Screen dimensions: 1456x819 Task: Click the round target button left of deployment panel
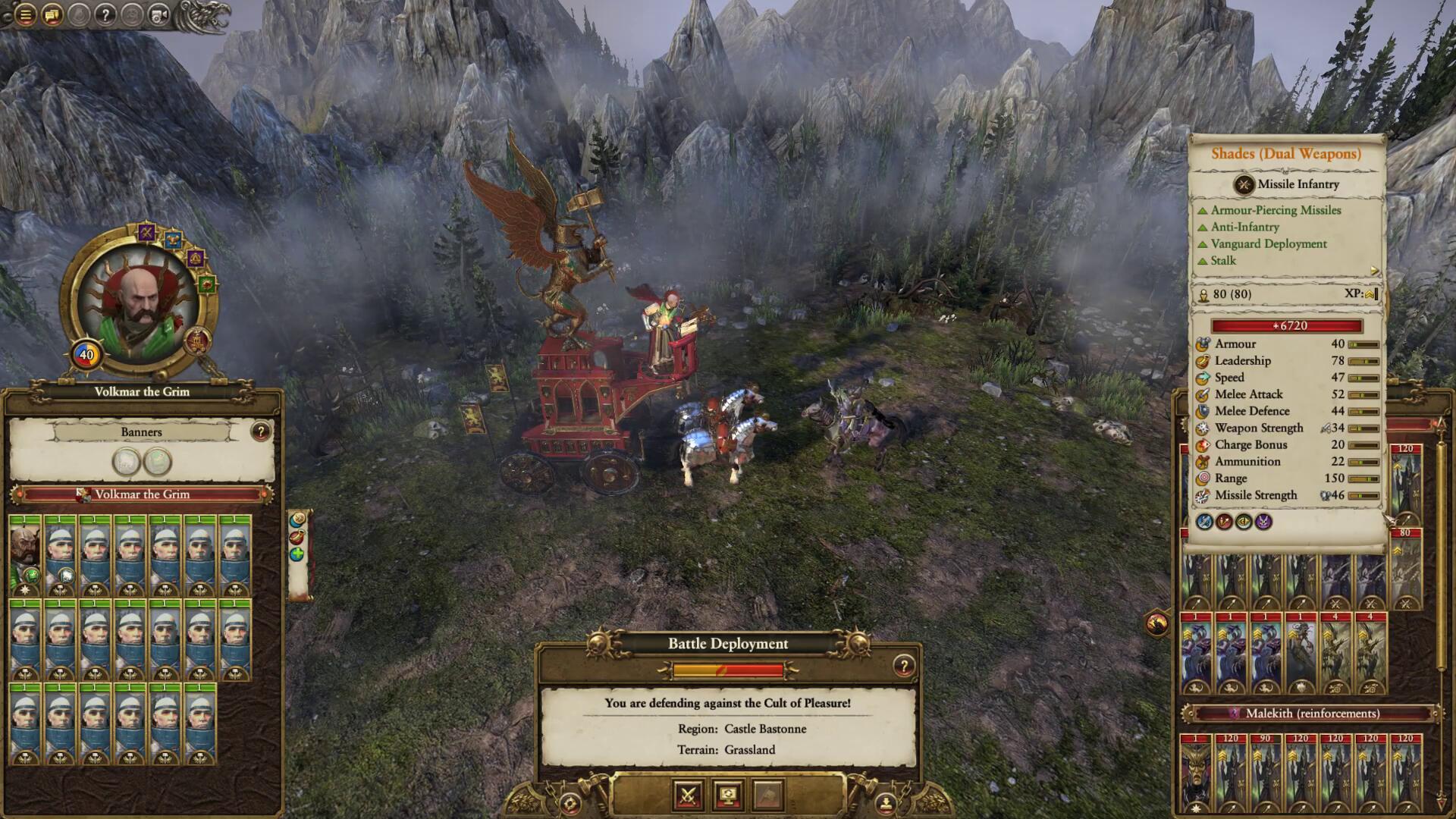click(570, 804)
